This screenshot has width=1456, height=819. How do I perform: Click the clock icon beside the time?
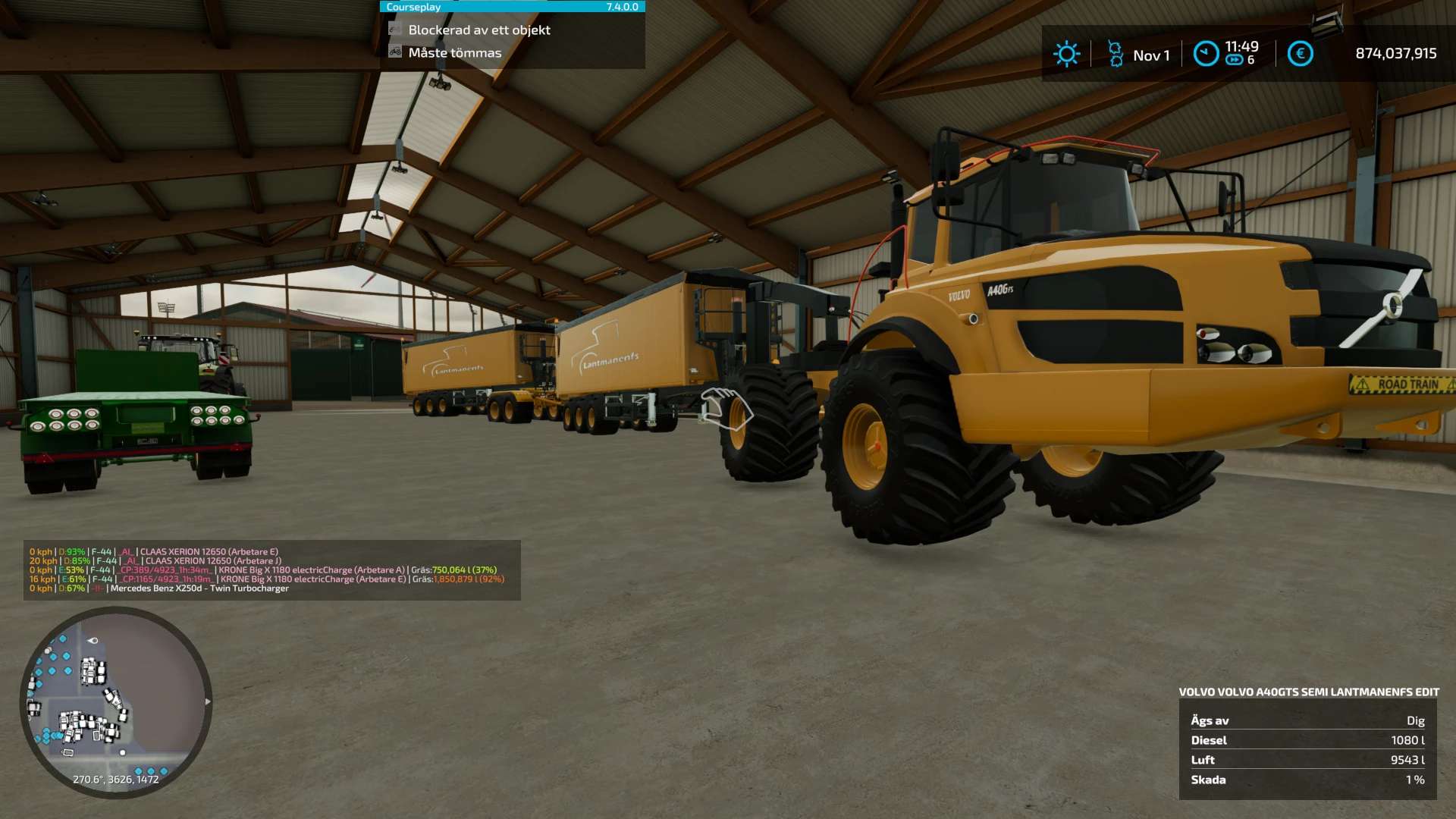pos(1206,54)
